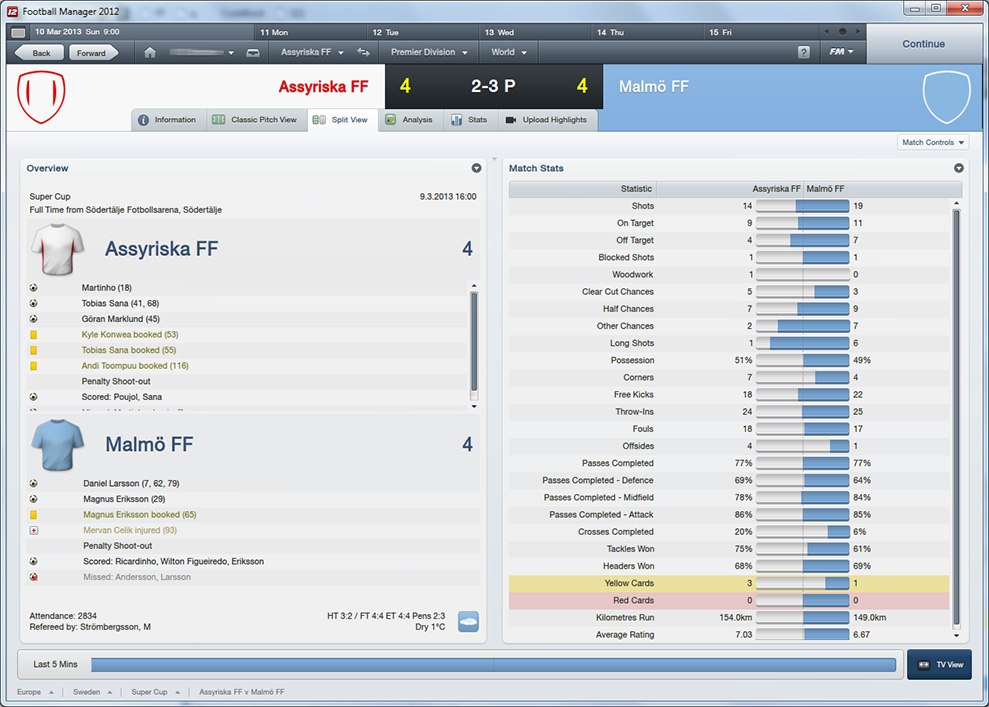Switch to the Information tab
This screenshot has width=989, height=707.
[x=168, y=120]
